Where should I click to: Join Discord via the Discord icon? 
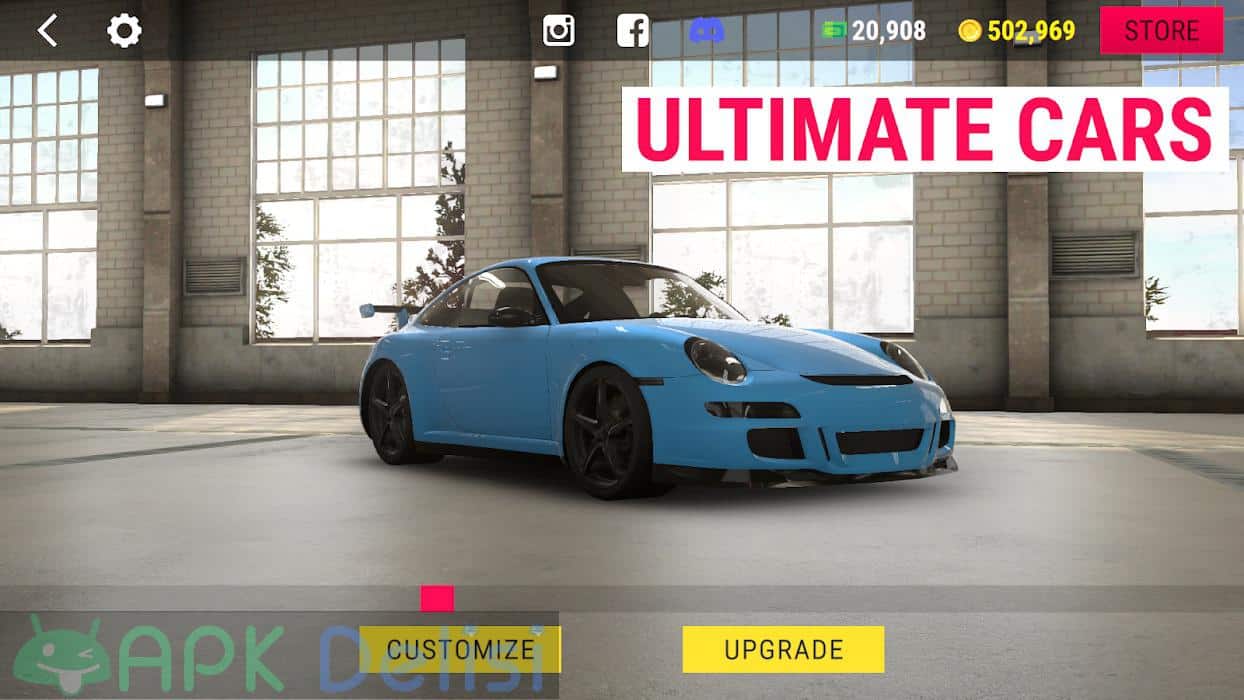[707, 31]
